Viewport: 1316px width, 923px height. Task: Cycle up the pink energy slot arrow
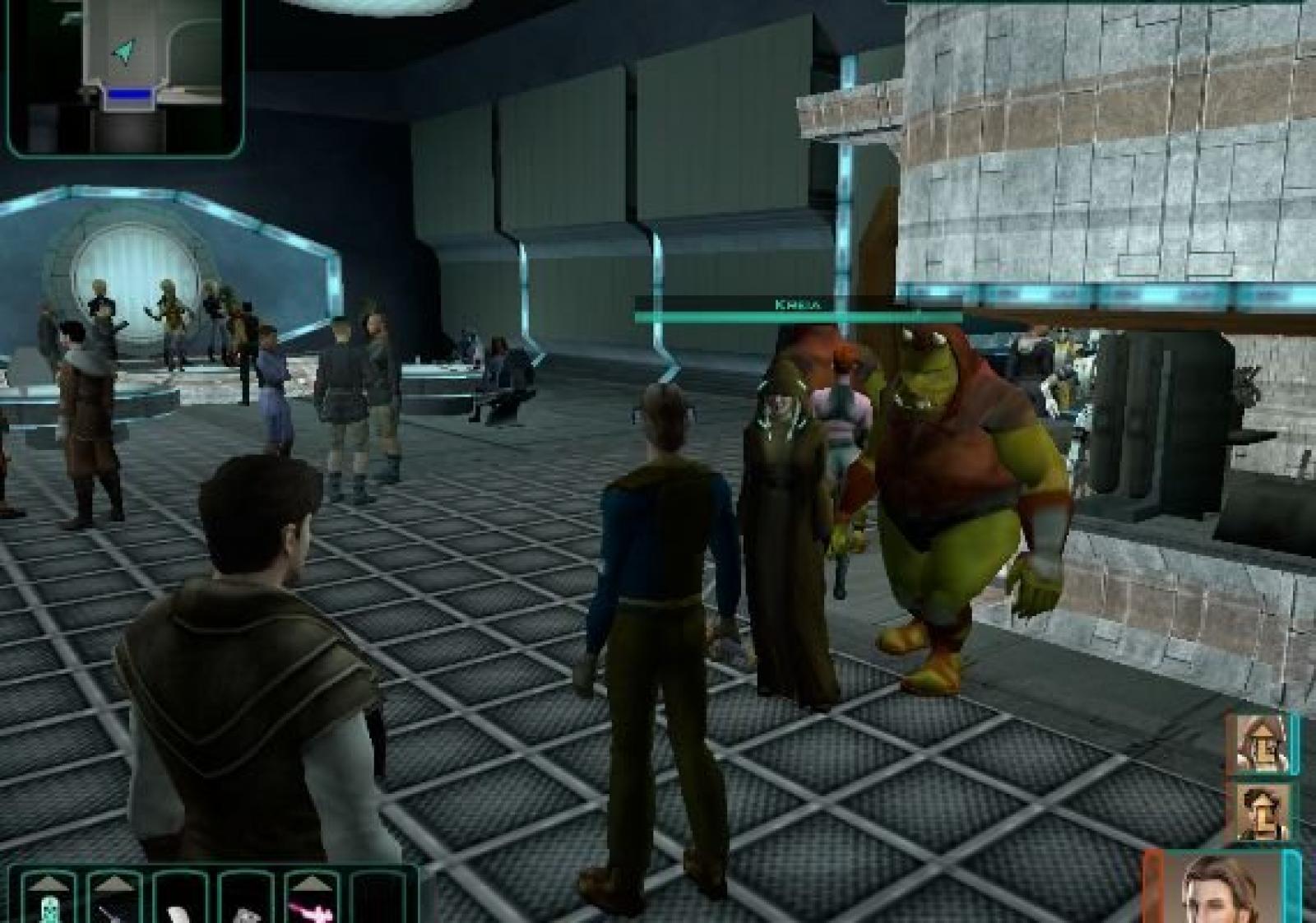[311, 884]
